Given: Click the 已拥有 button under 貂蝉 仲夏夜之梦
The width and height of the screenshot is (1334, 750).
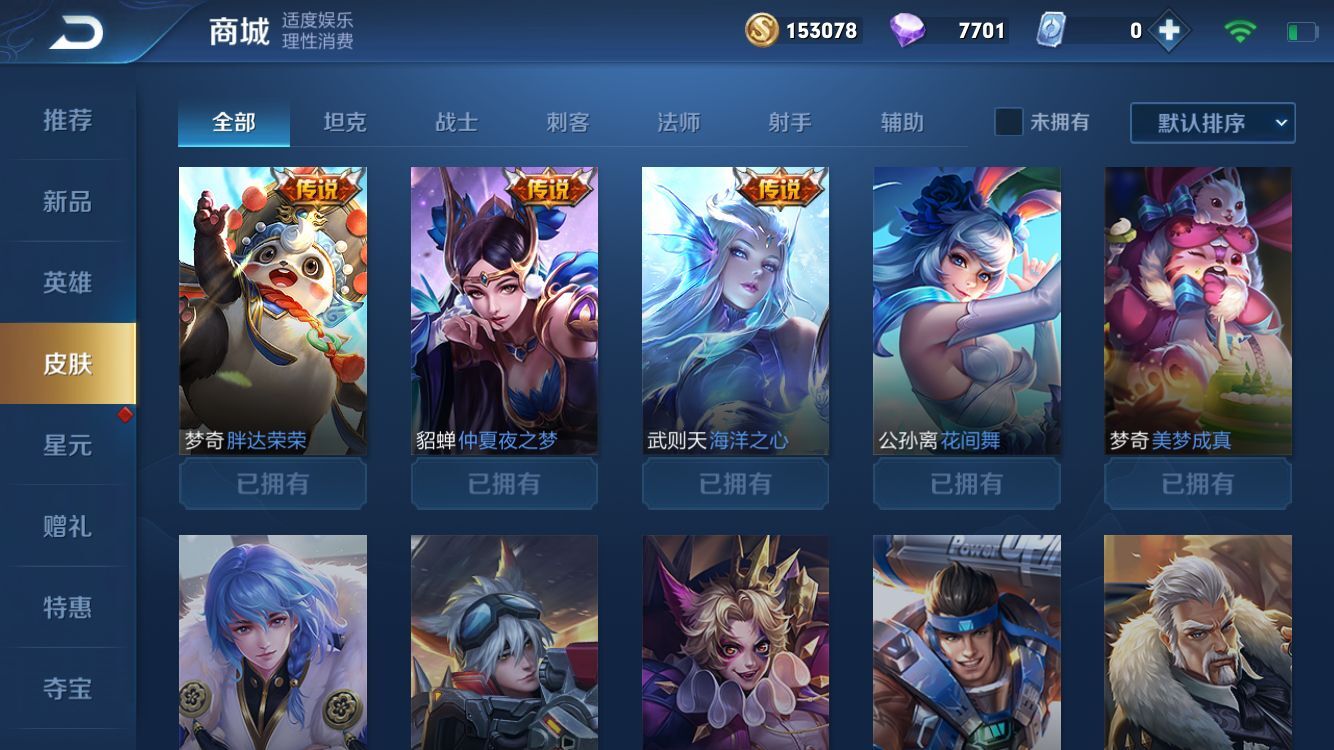Looking at the screenshot, I should (x=504, y=484).
